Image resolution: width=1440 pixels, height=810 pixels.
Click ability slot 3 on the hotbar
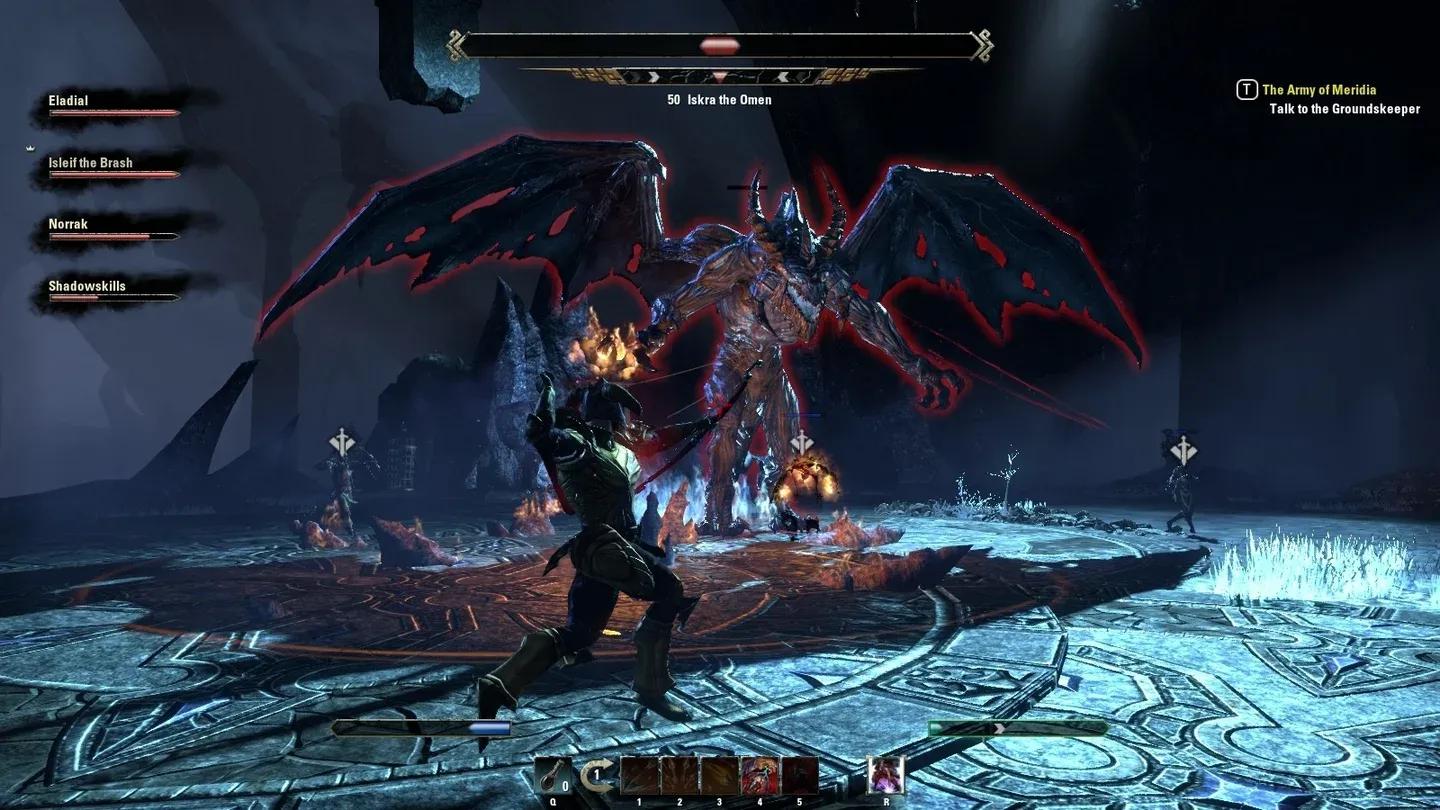[720, 775]
